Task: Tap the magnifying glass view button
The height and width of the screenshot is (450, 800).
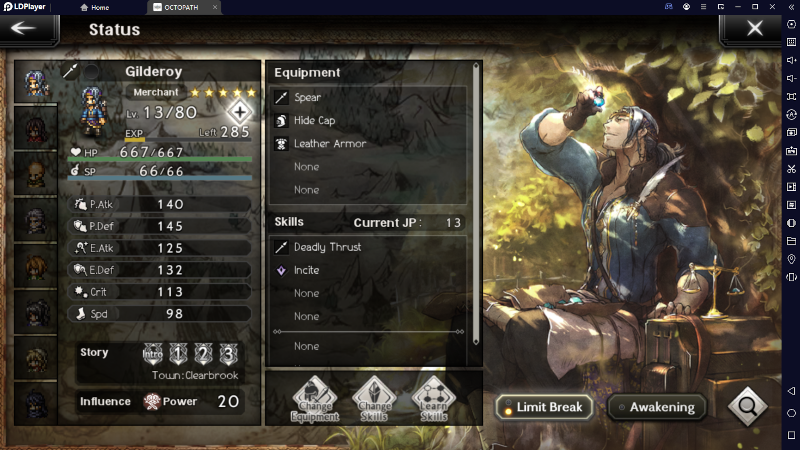Action: [x=747, y=406]
